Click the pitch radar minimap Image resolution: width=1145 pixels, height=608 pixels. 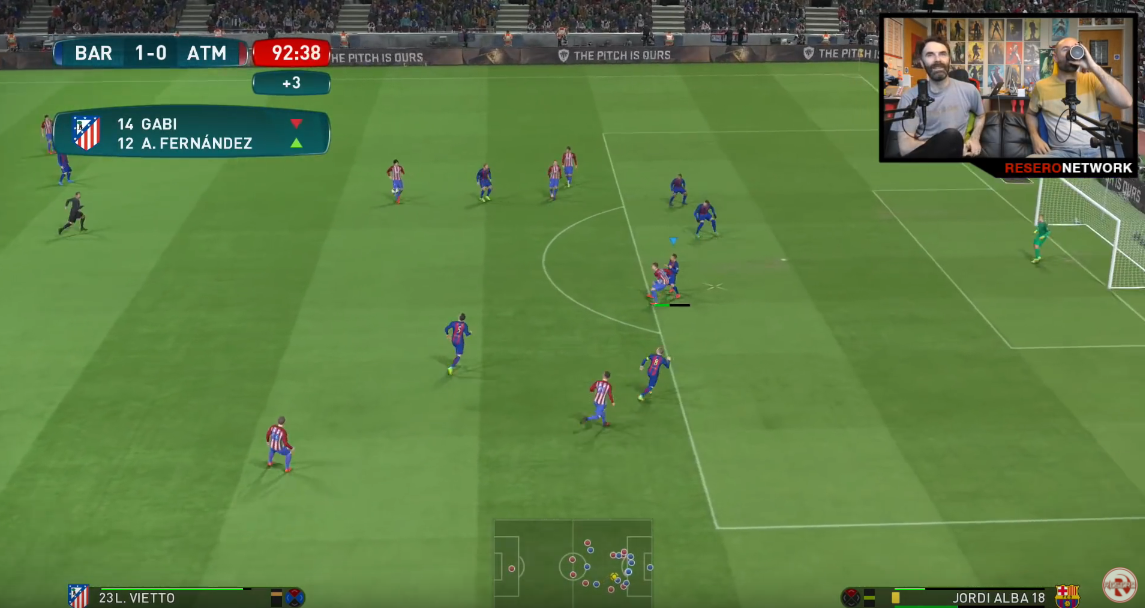572,565
